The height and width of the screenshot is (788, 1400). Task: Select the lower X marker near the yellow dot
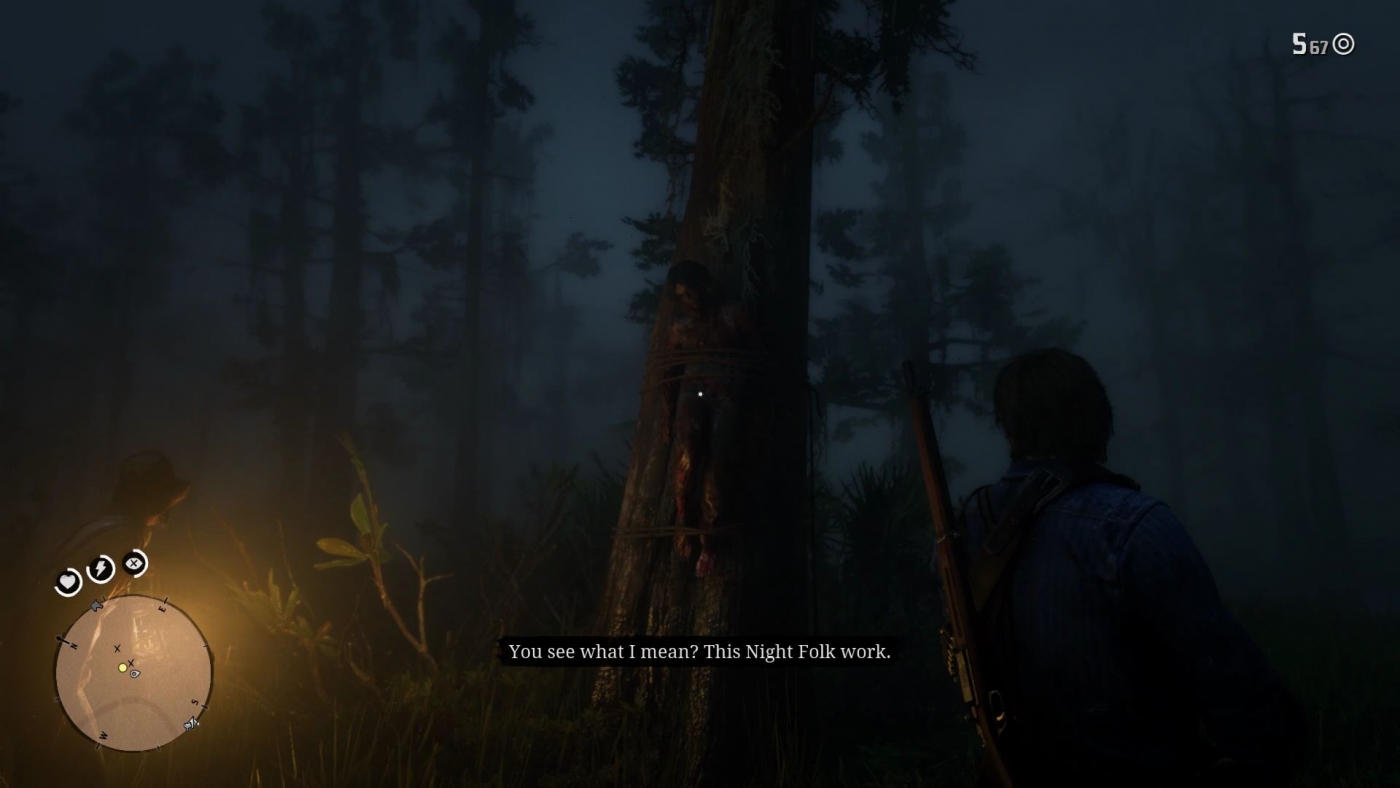pyautogui.click(x=130, y=662)
